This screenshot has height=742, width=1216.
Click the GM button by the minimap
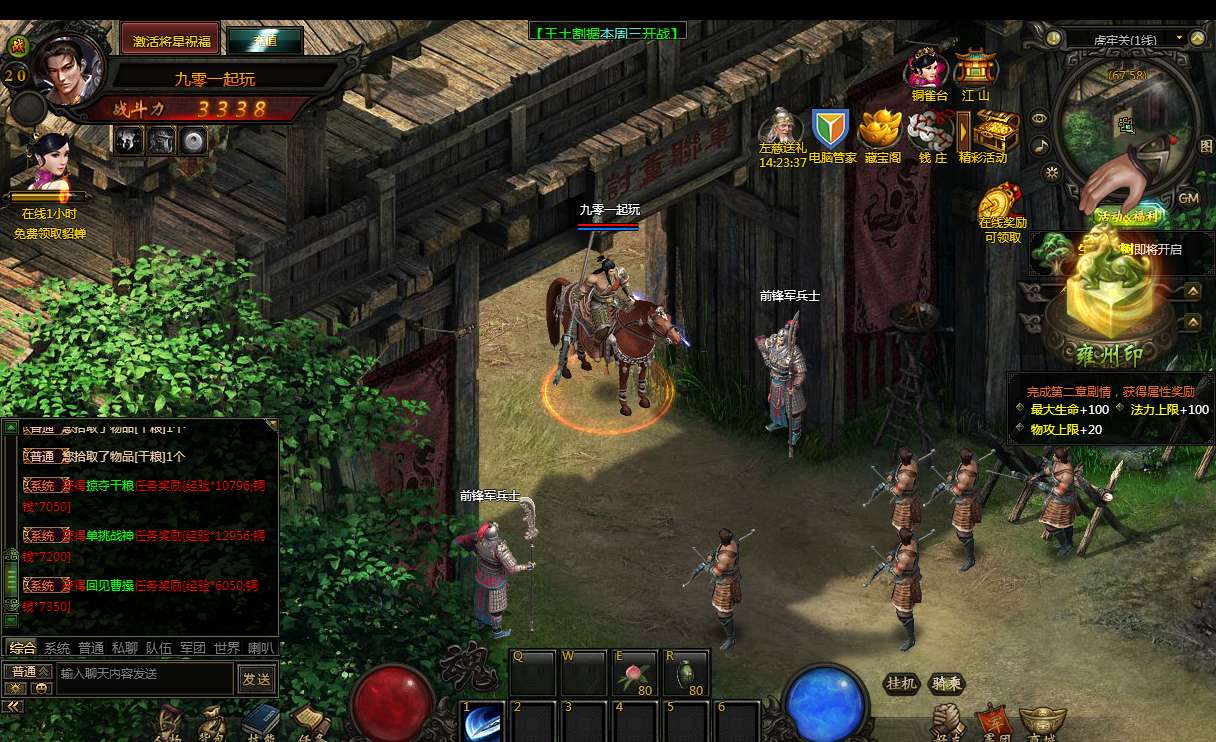(x=1188, y=198)
